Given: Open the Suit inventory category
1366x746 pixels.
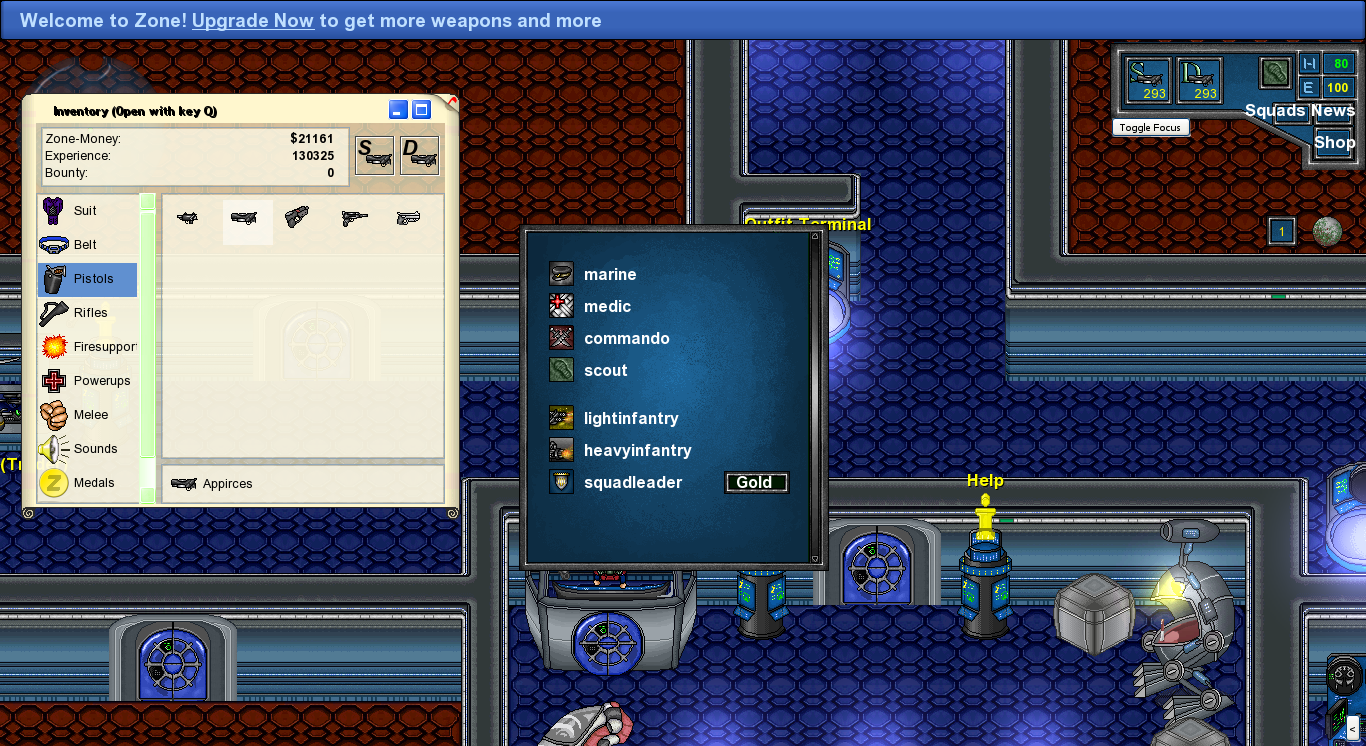Looking at the screenshot, I should [86, 211].
